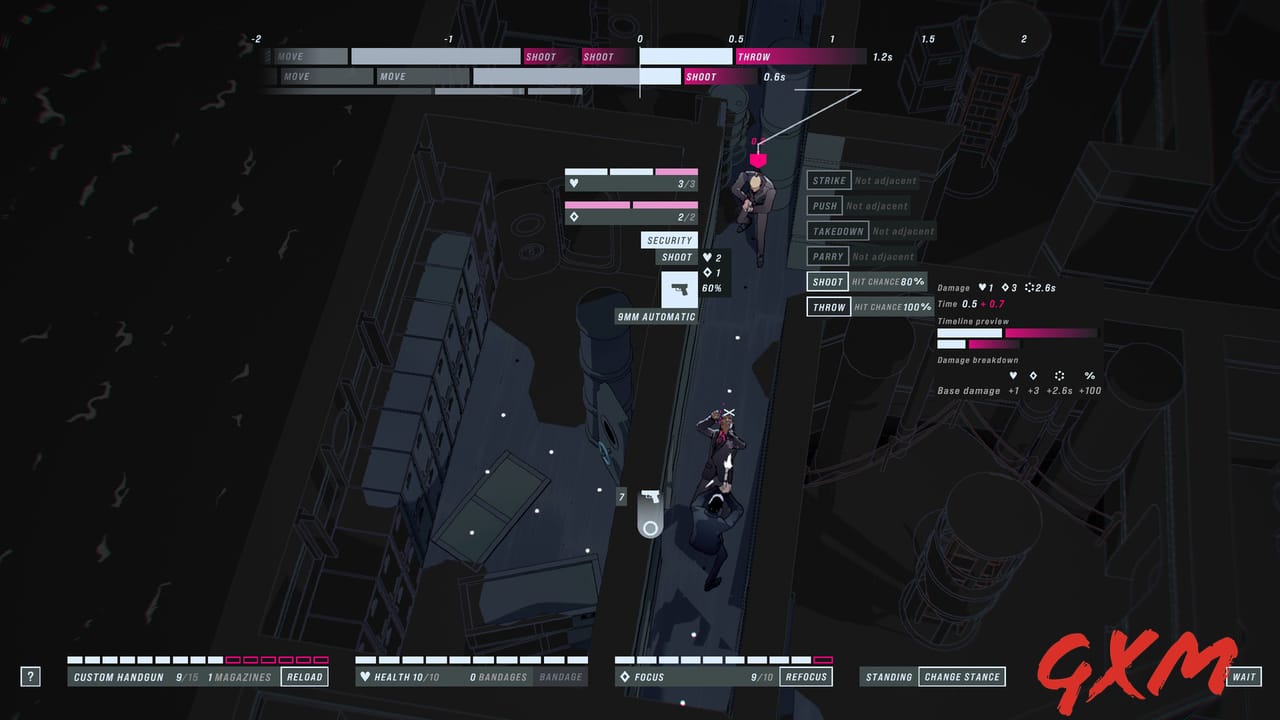The image size is (1280, 720).
Task: Click the grayed-out STRIKE action
Action: coord(830,180)
